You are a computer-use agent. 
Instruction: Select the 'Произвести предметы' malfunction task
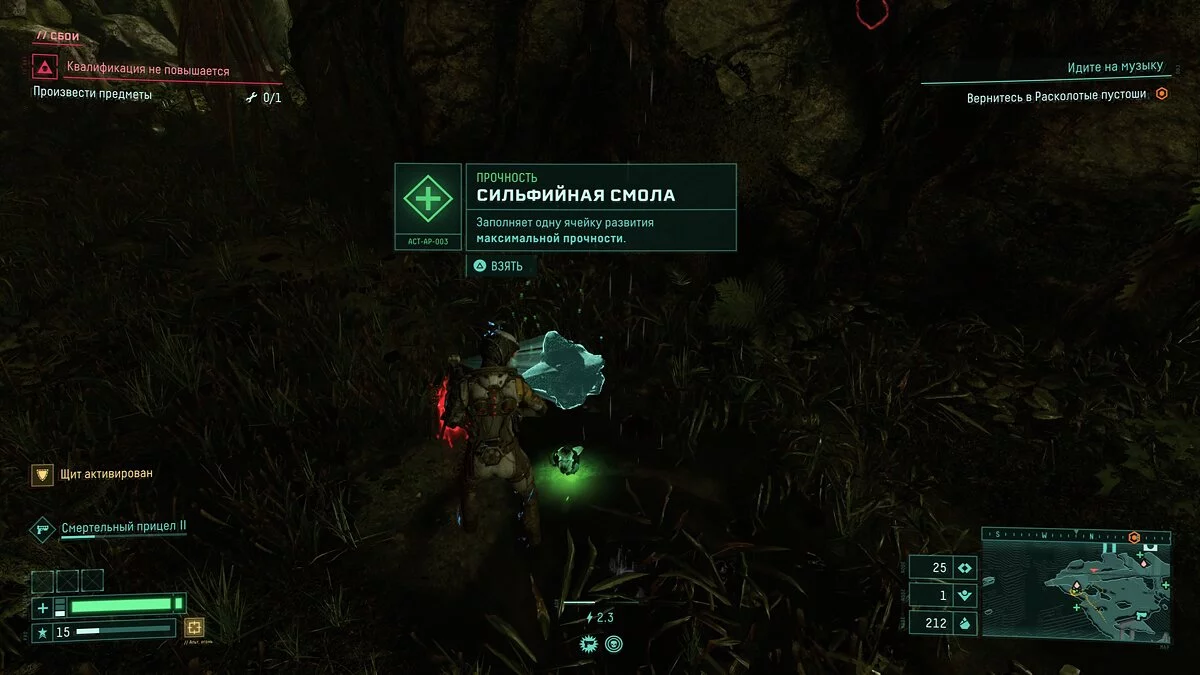(x=92, y=95)
